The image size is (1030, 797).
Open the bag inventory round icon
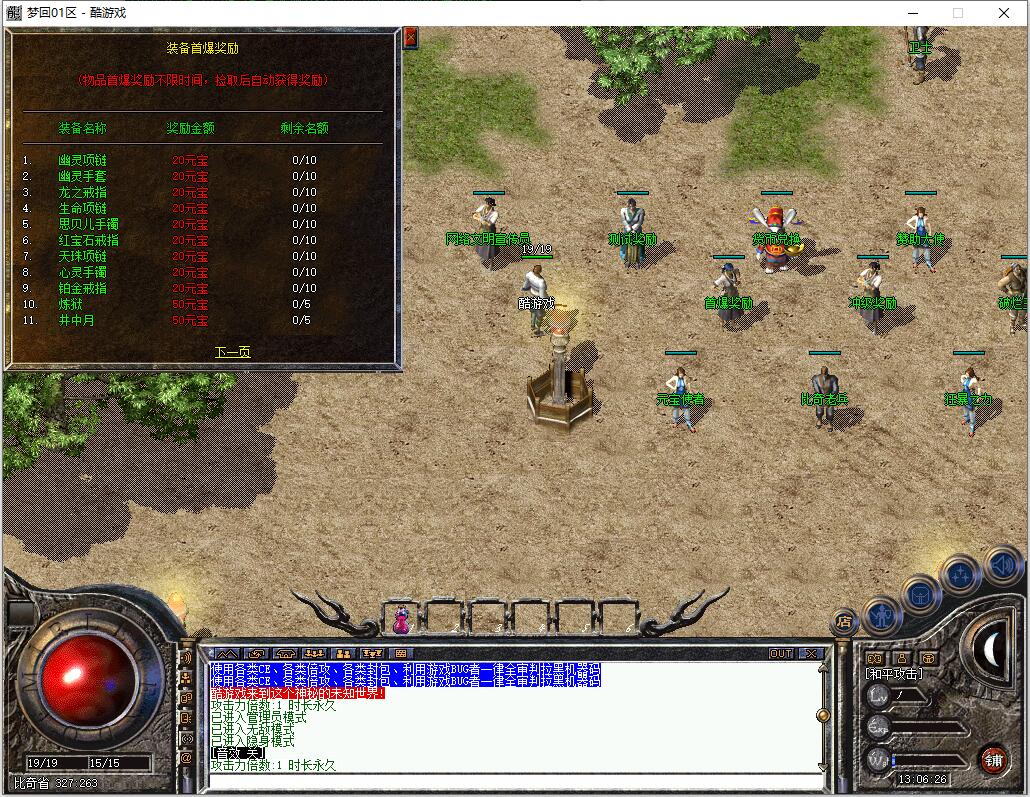pyautogui.click(x=921, y=594)
